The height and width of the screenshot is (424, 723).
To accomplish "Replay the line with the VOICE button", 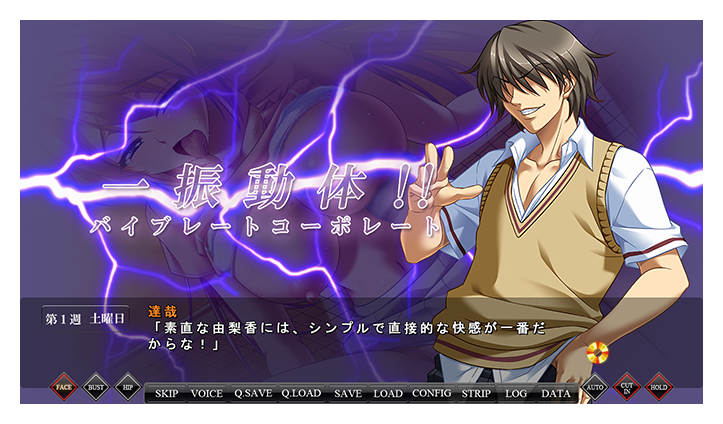I will click(x=207, y=393).
